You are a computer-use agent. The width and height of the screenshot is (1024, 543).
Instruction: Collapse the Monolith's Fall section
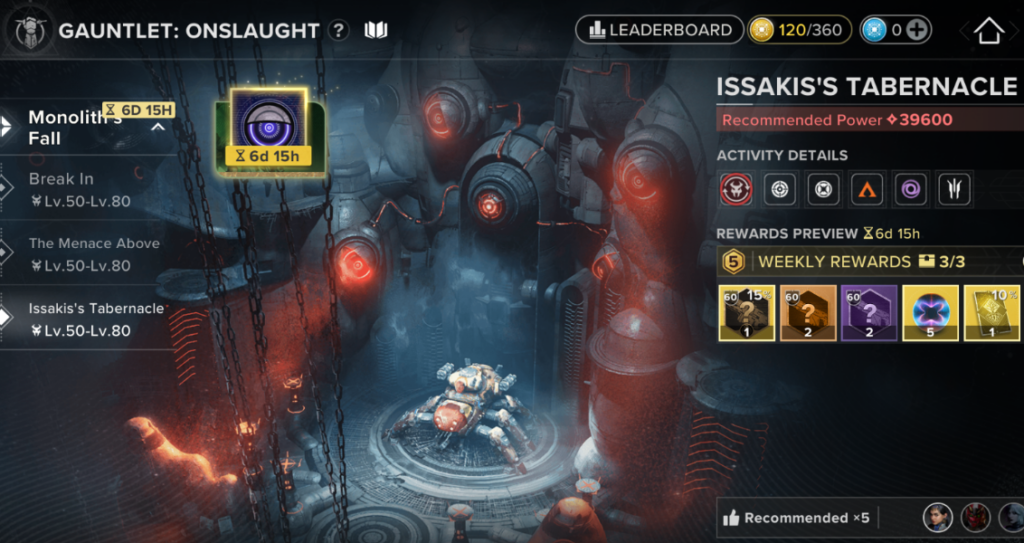(158, 128)
